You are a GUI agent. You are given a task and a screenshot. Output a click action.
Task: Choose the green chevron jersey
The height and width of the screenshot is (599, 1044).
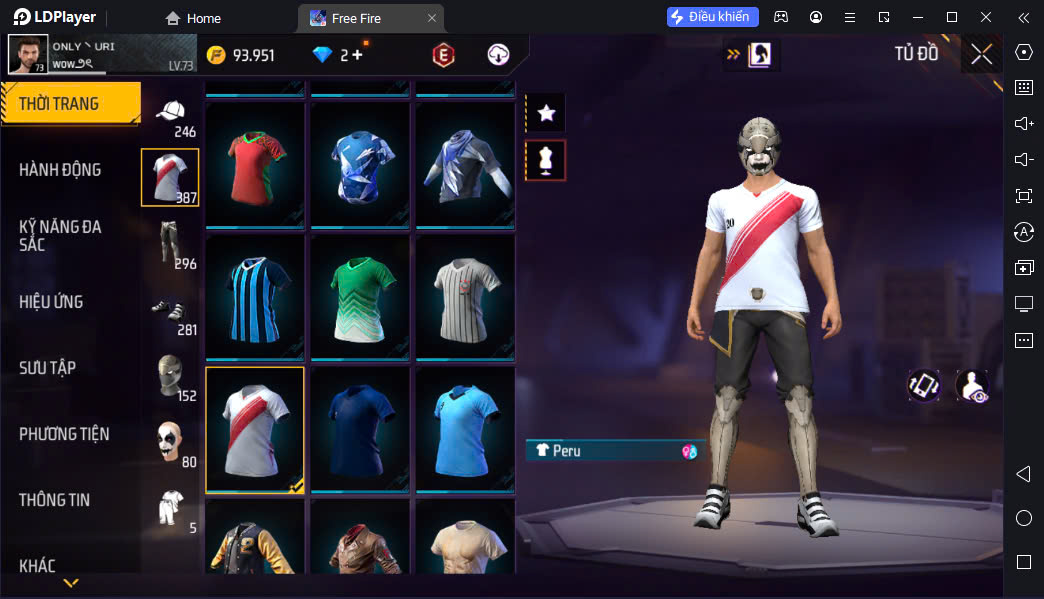360,297
